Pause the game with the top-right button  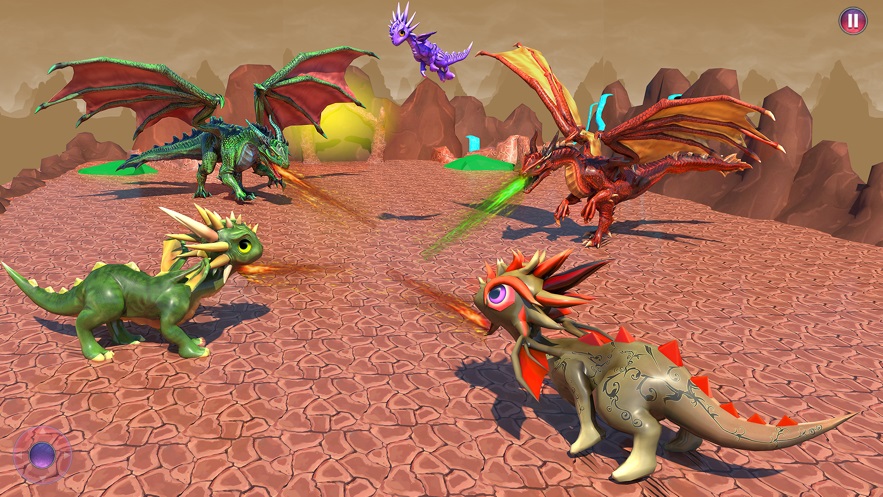click(852, 20)
